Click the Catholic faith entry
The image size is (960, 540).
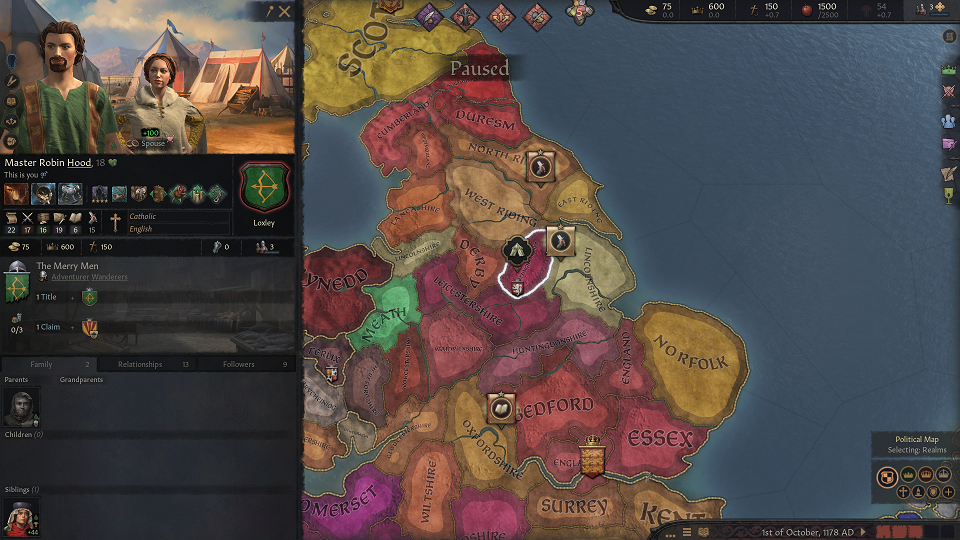(142, 216)
